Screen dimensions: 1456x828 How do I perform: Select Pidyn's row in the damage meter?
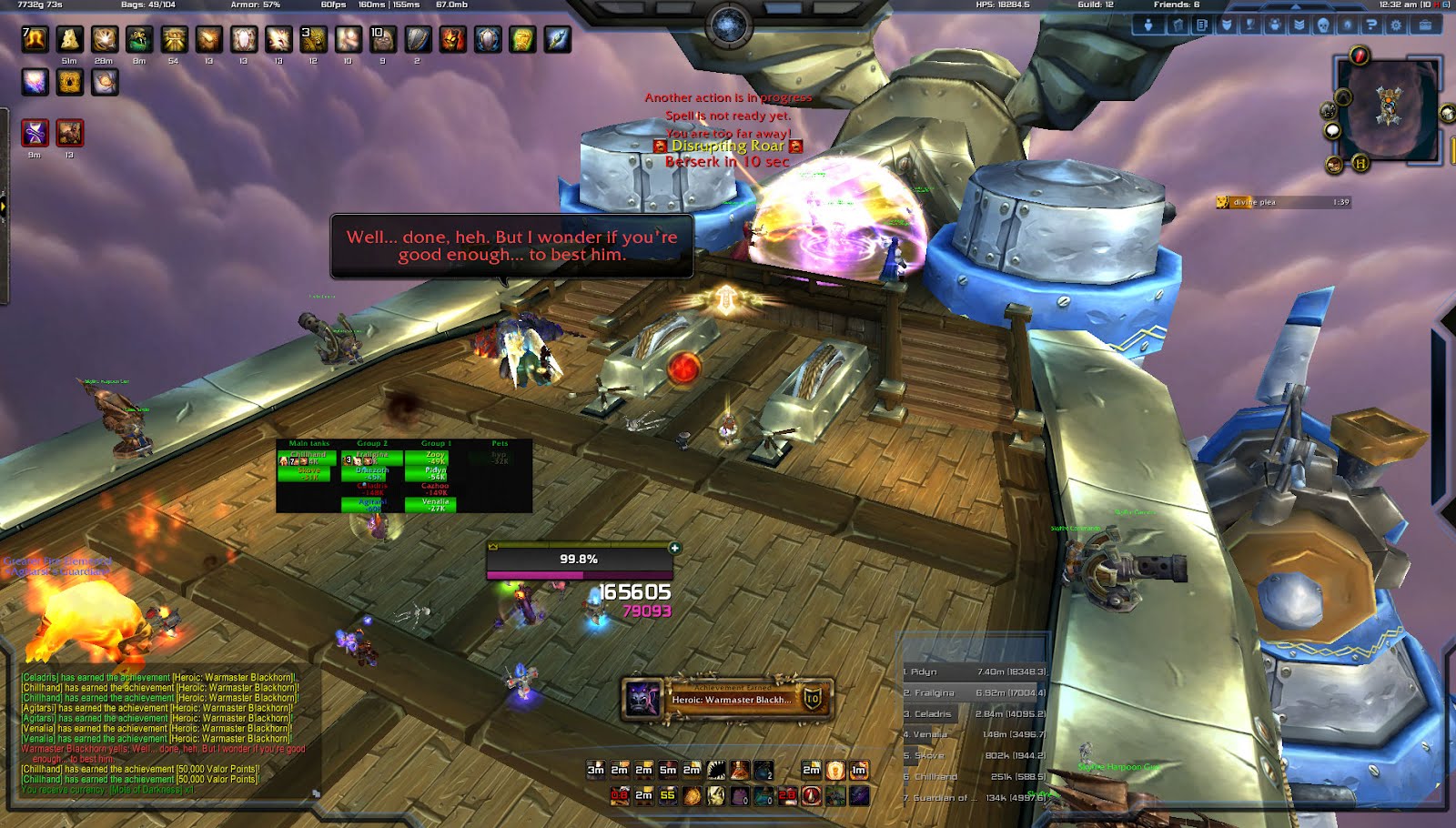point(975,671)
